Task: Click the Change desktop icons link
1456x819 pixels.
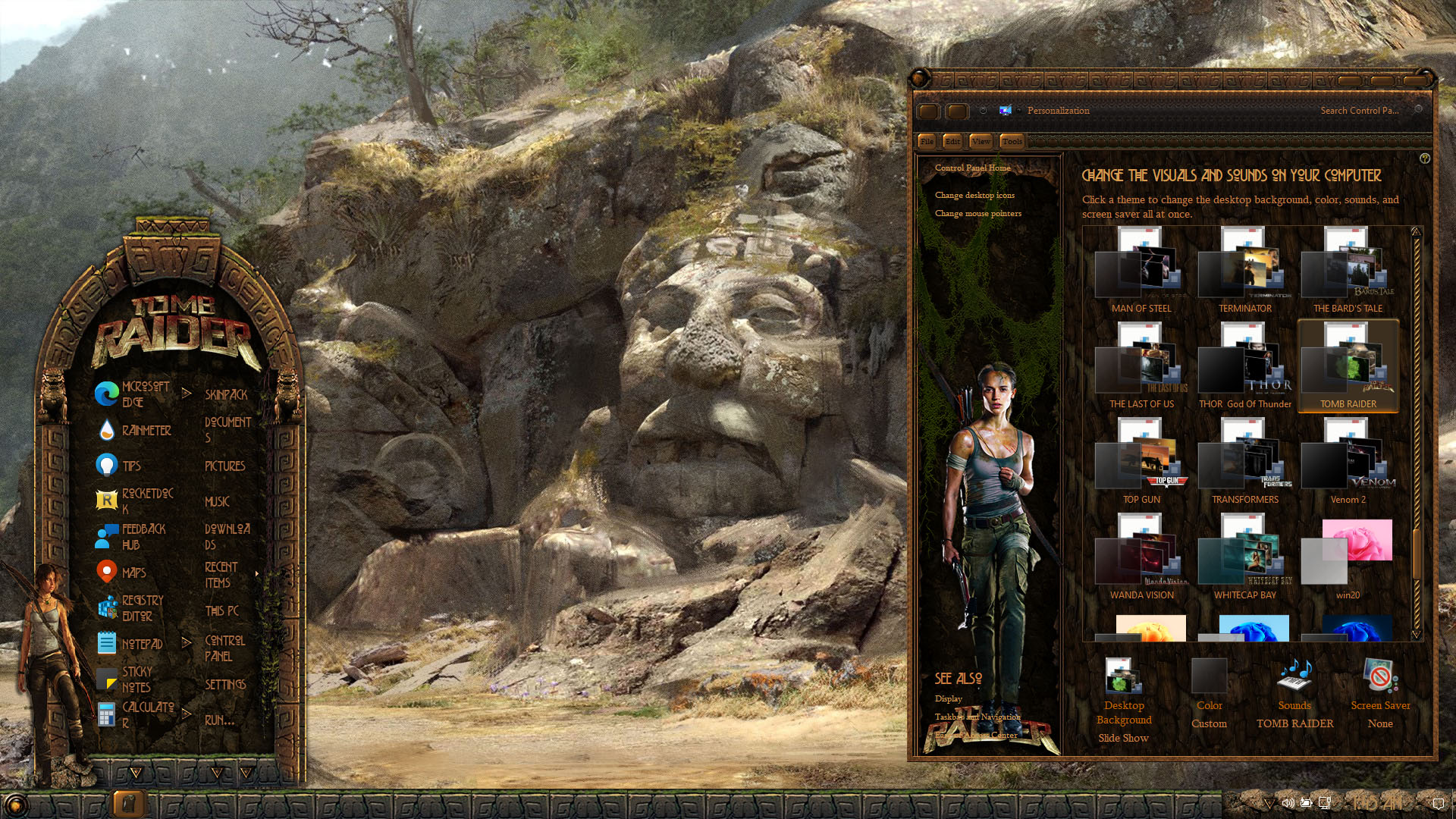Action: (974, 195)
